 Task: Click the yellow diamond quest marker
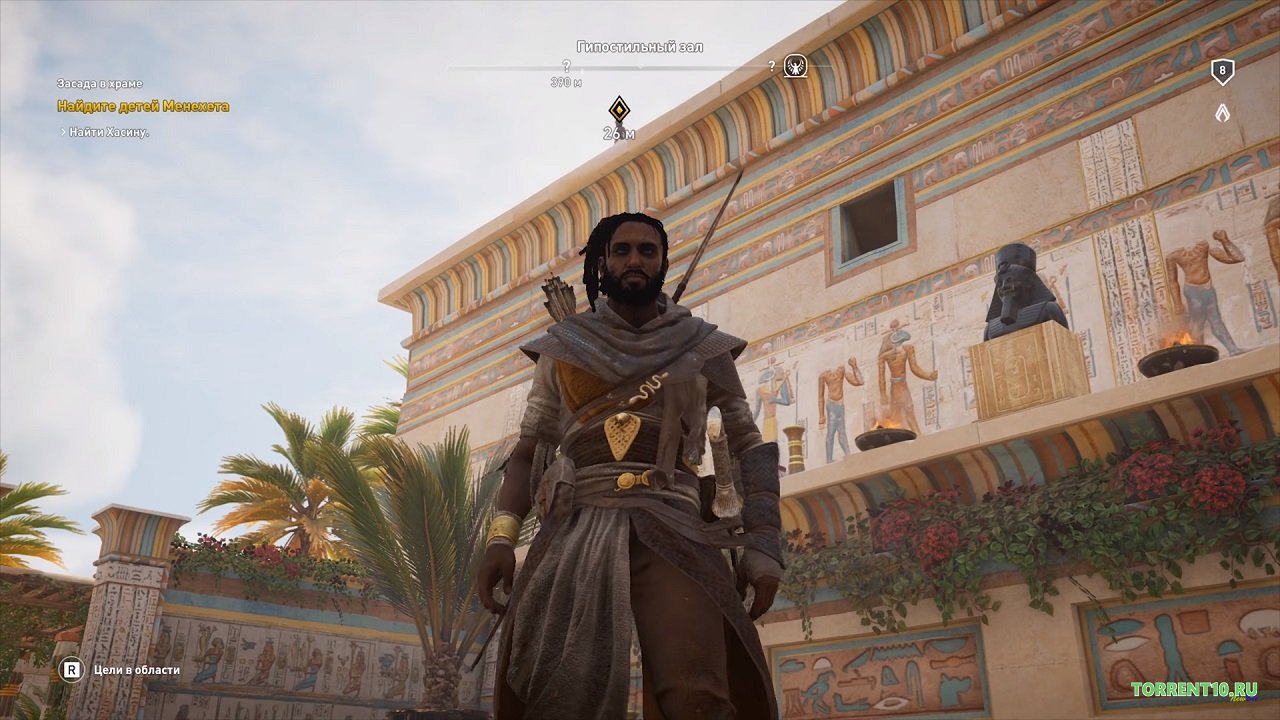pos(620,109)
